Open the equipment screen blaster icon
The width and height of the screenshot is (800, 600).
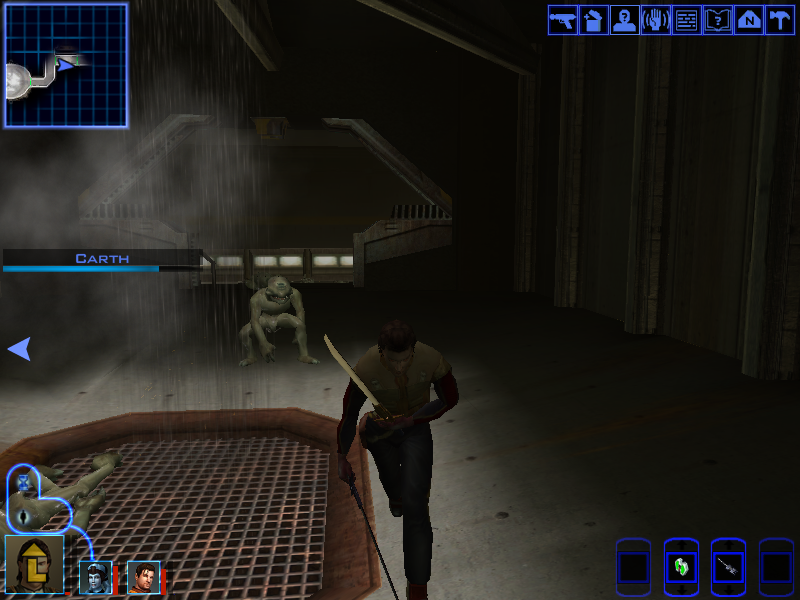tap(562, 20)
